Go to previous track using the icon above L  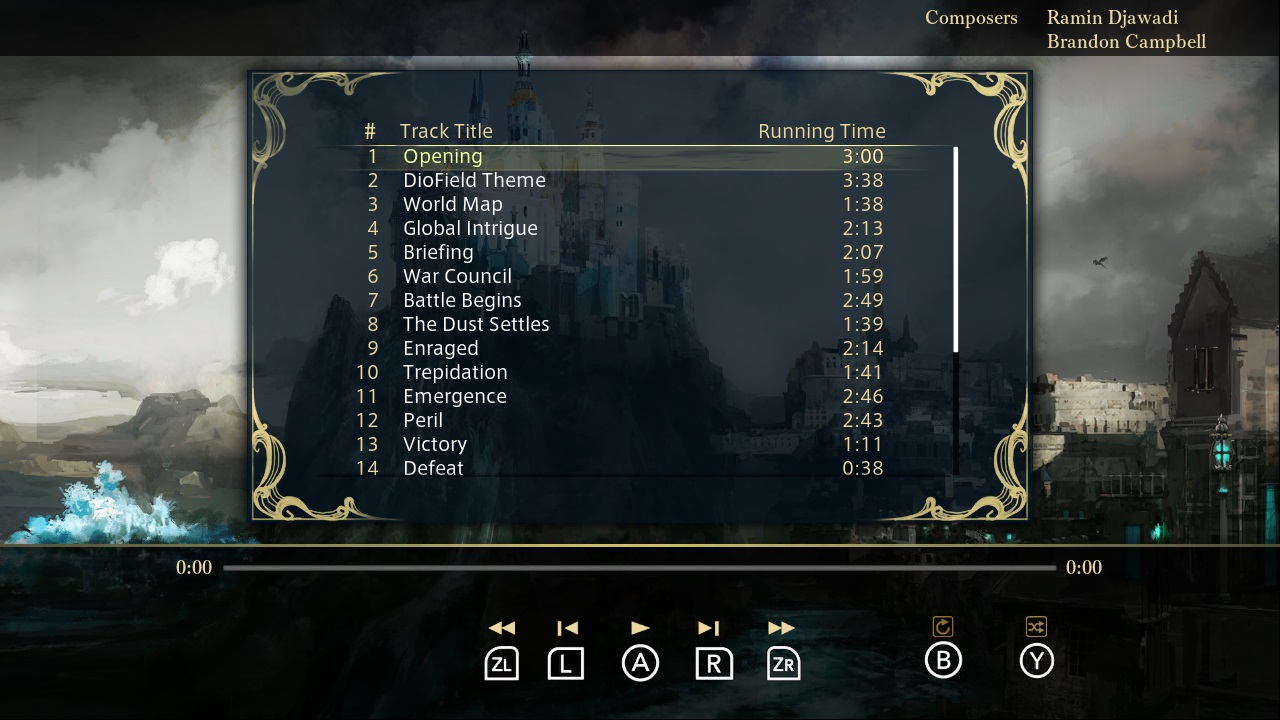pyautogui.click(x=567, y=627)
